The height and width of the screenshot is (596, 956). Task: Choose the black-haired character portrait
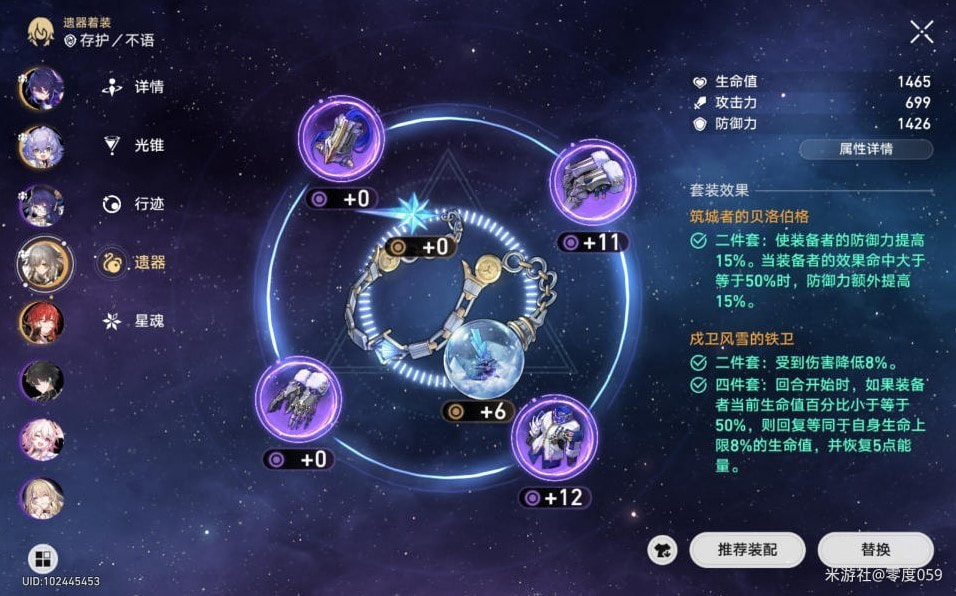click(42, 381)
